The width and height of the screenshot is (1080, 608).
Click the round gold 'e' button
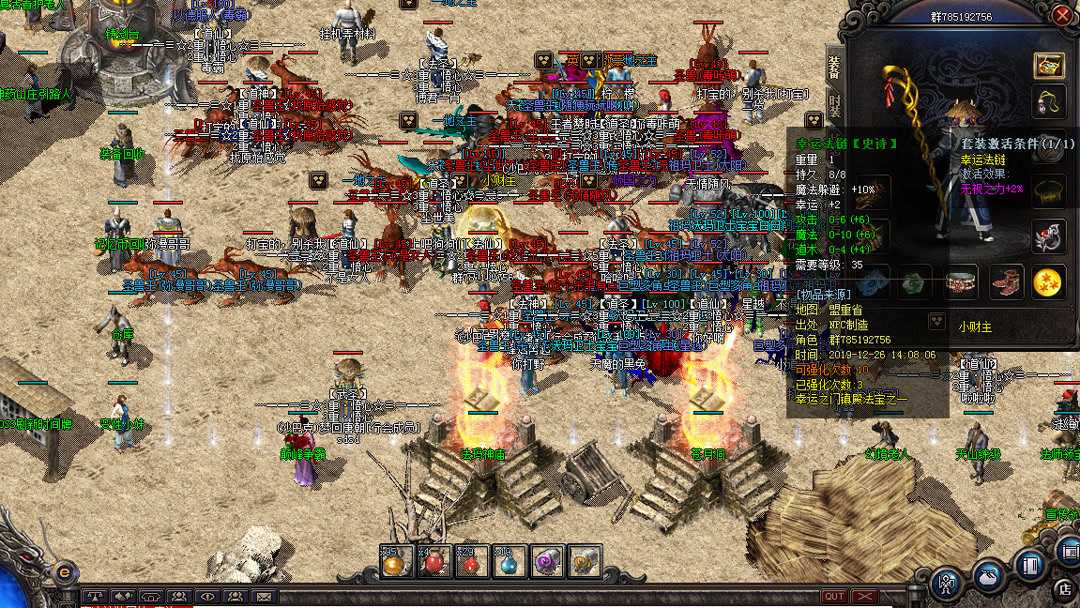(x=66, y=573)
